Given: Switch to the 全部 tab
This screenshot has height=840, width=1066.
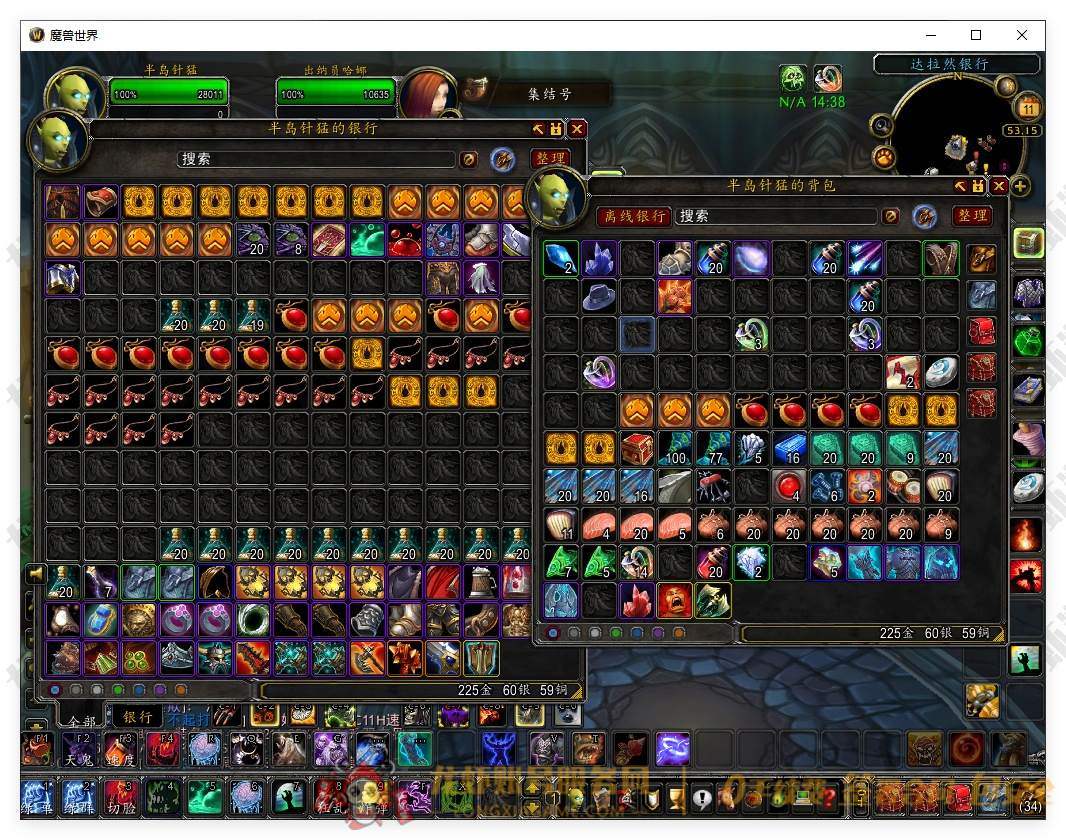Looking at the screenshot, I should point(79,720).
